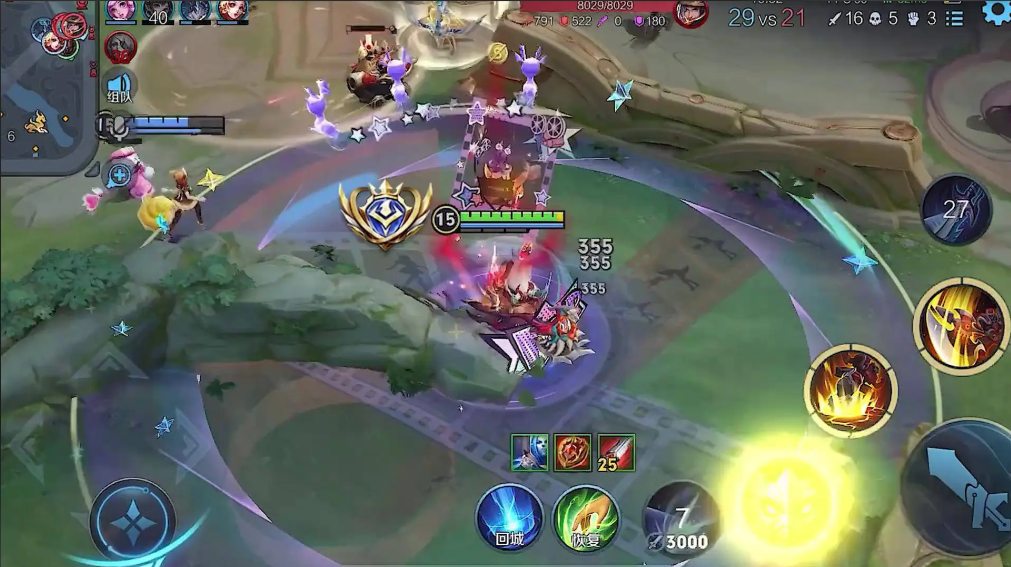Toggle the 组队 team voice speaker

120,87
